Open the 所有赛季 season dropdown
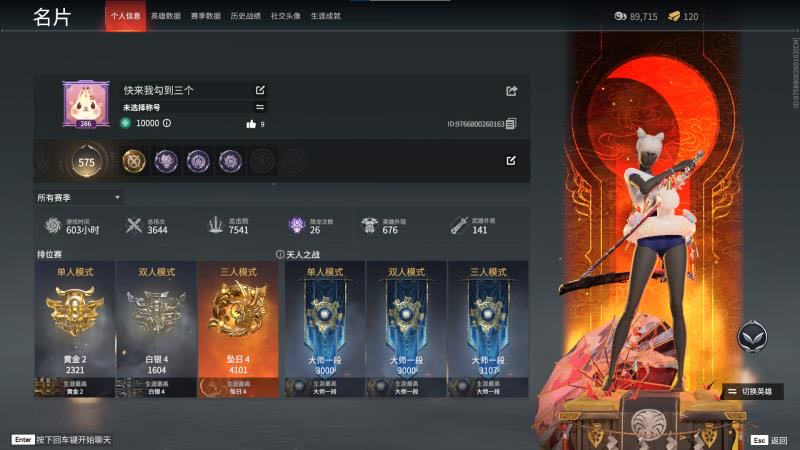800x450 pixels. [80, 197]
